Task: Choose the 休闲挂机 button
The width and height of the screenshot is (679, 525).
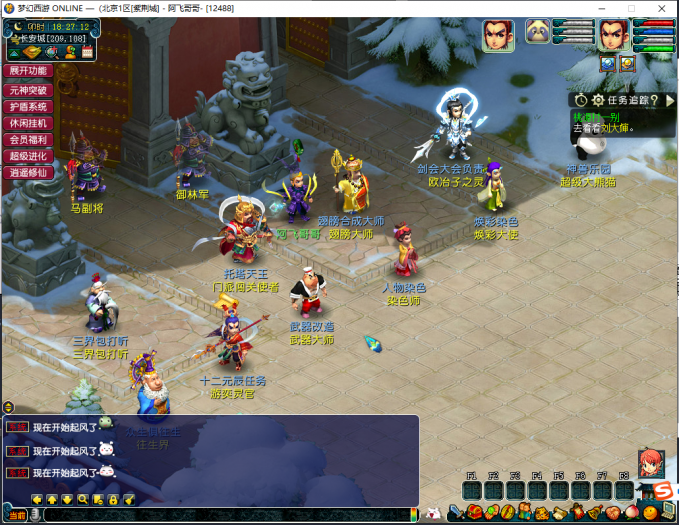Action: 29,123
